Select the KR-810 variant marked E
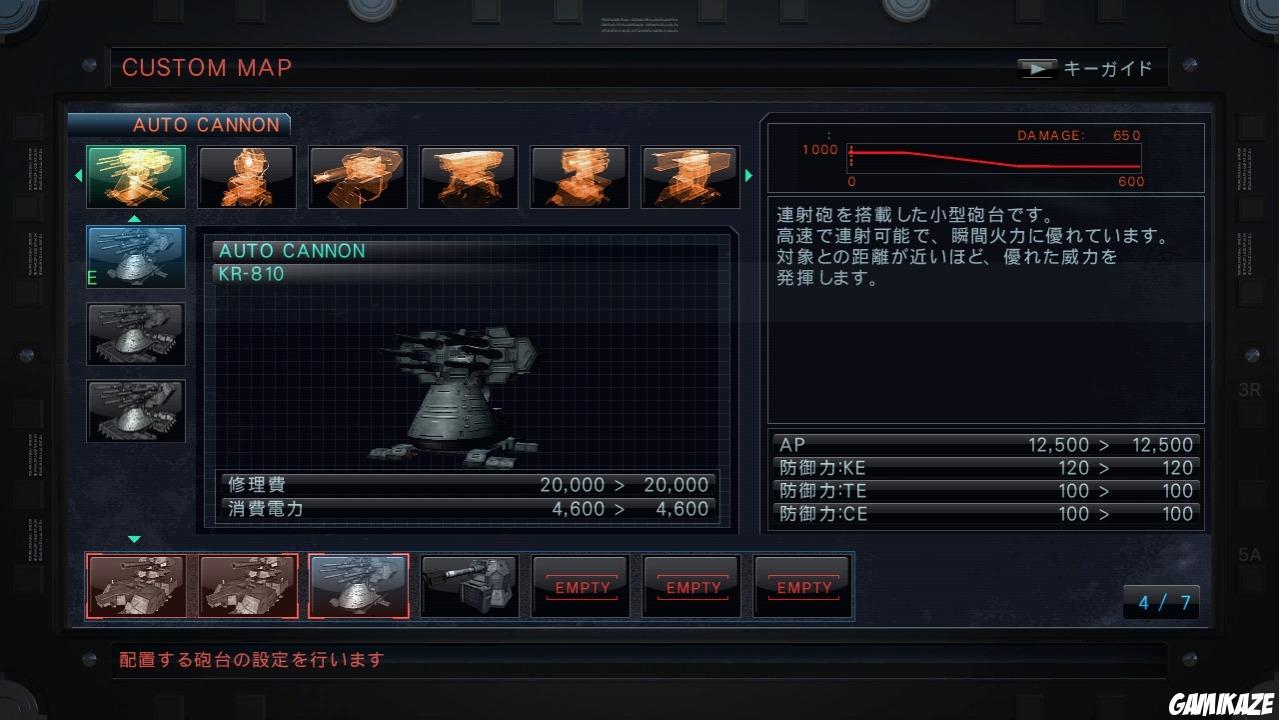This screenshot has width=1280, height=720. (x=135, y=256)
